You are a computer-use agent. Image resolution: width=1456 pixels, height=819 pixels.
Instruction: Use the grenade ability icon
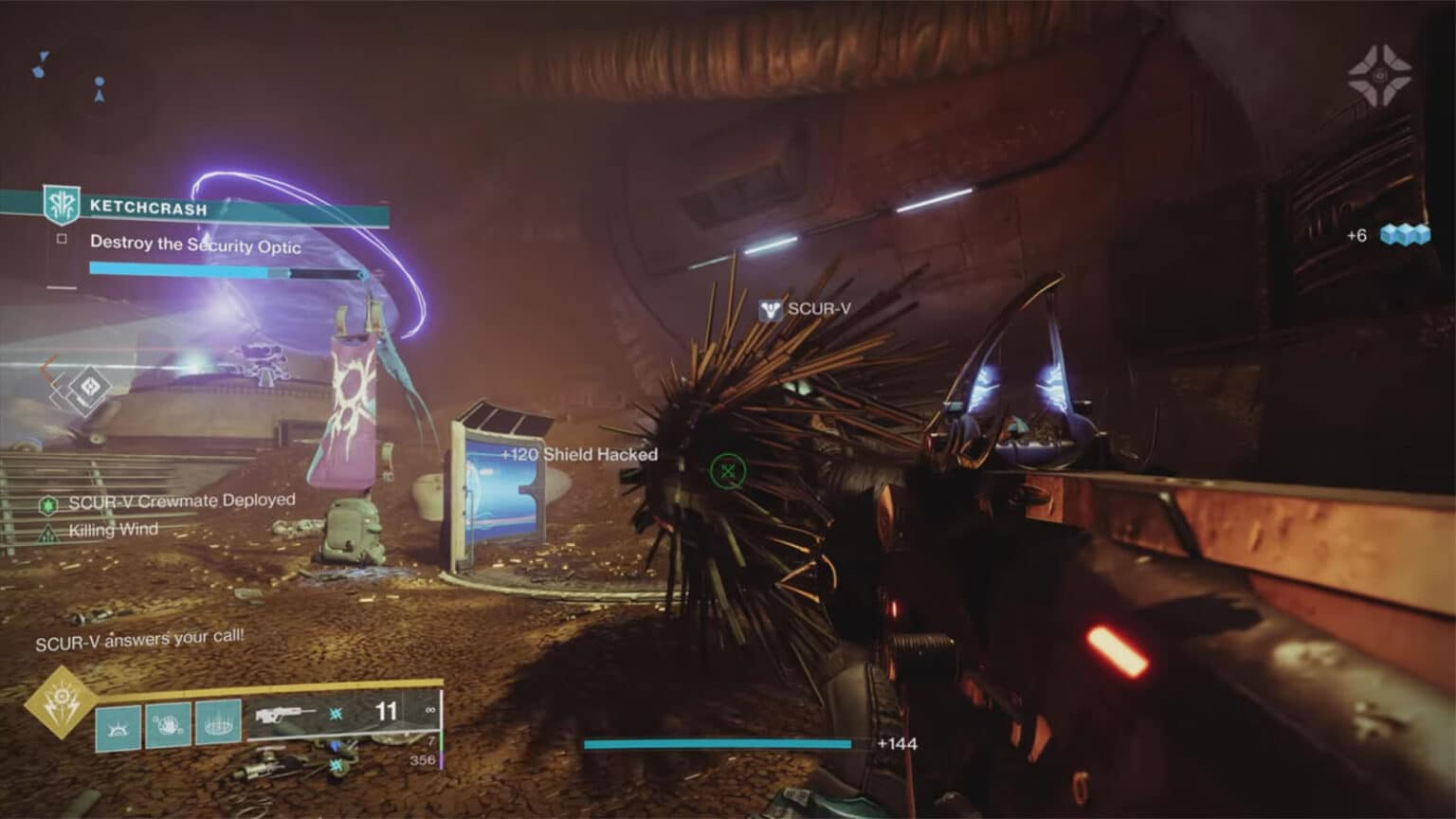click(118, 726)
